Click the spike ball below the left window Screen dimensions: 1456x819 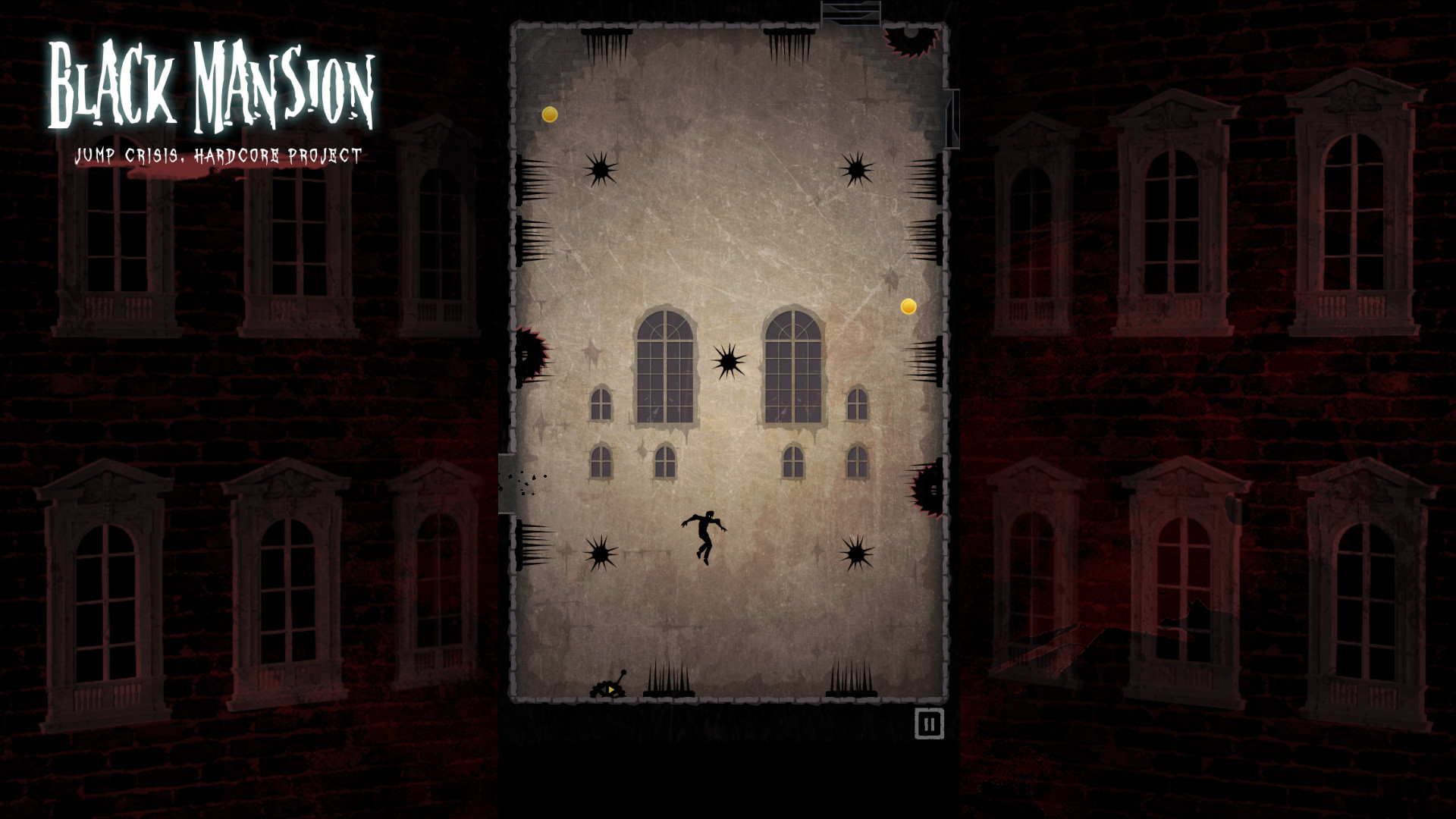point(601,552)
